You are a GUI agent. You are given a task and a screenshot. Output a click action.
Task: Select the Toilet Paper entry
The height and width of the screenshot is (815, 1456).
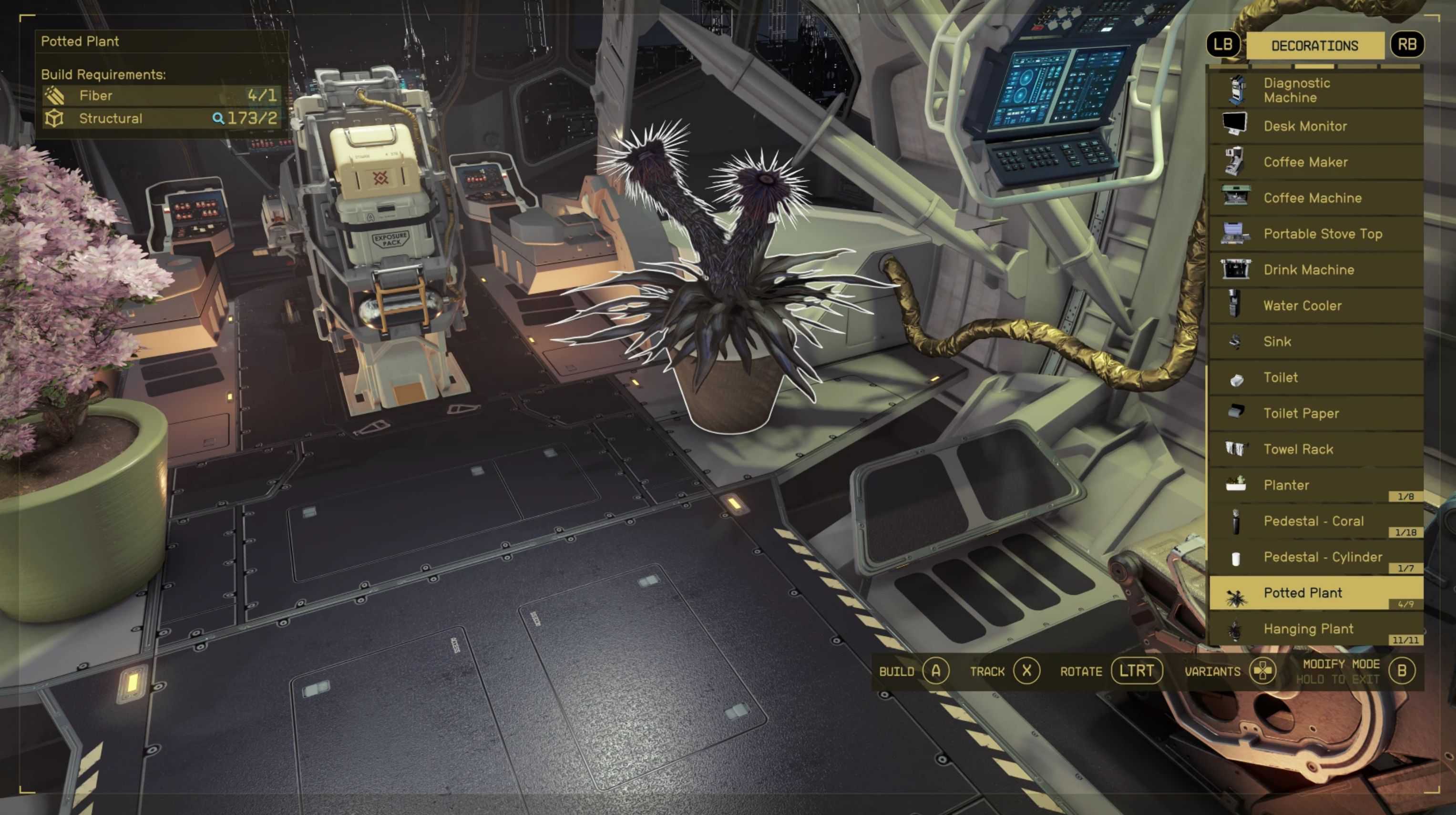tap(1315, 413)
